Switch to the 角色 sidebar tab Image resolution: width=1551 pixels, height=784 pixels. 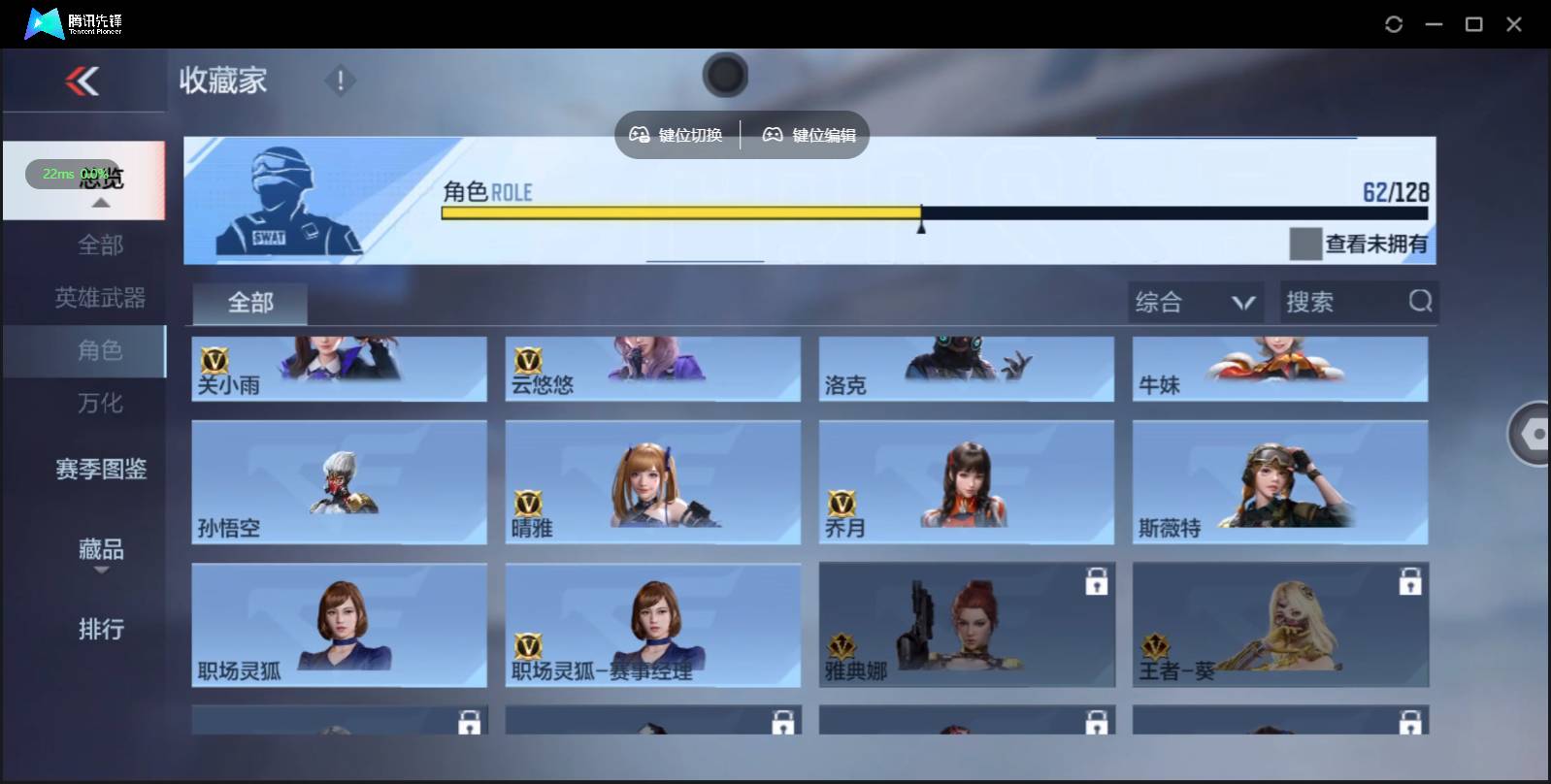click(x=100, y=351)
